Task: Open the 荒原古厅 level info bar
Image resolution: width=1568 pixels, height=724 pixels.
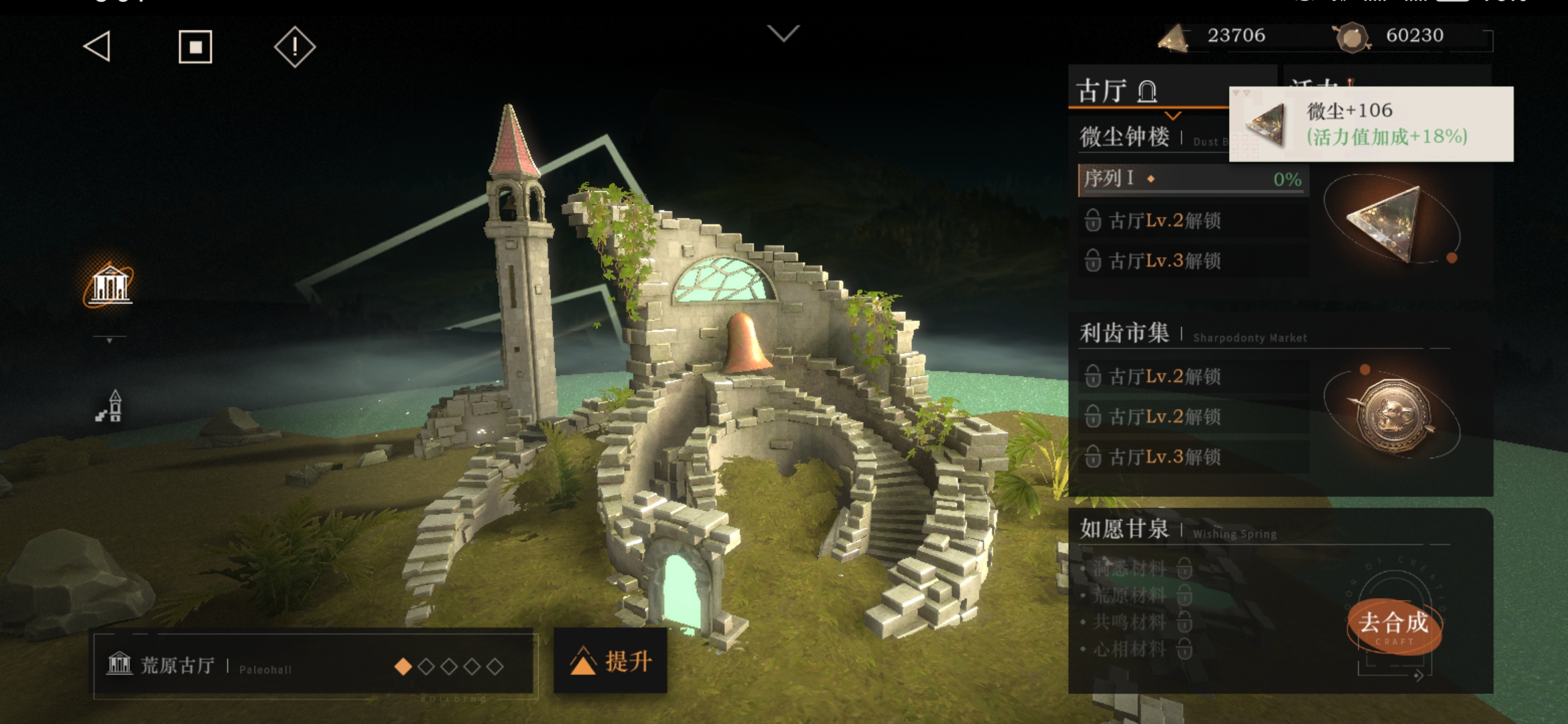Action: 312,666
